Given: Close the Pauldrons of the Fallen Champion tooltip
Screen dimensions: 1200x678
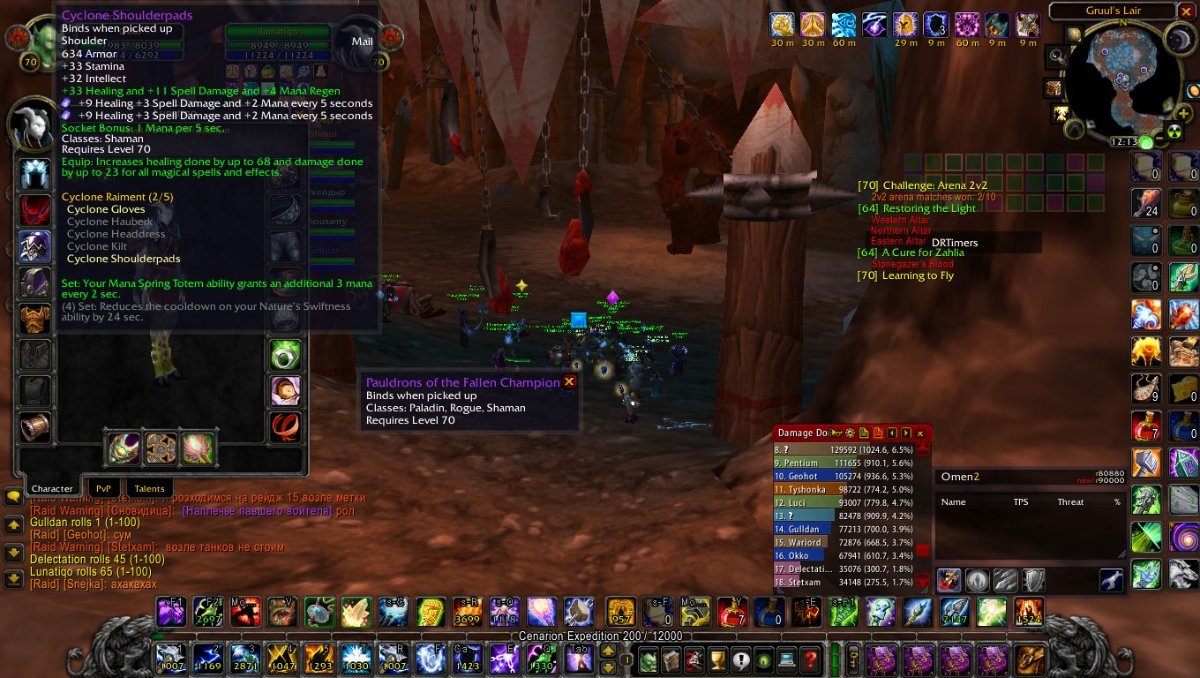Looking at the screenshot, I should 569,381.
